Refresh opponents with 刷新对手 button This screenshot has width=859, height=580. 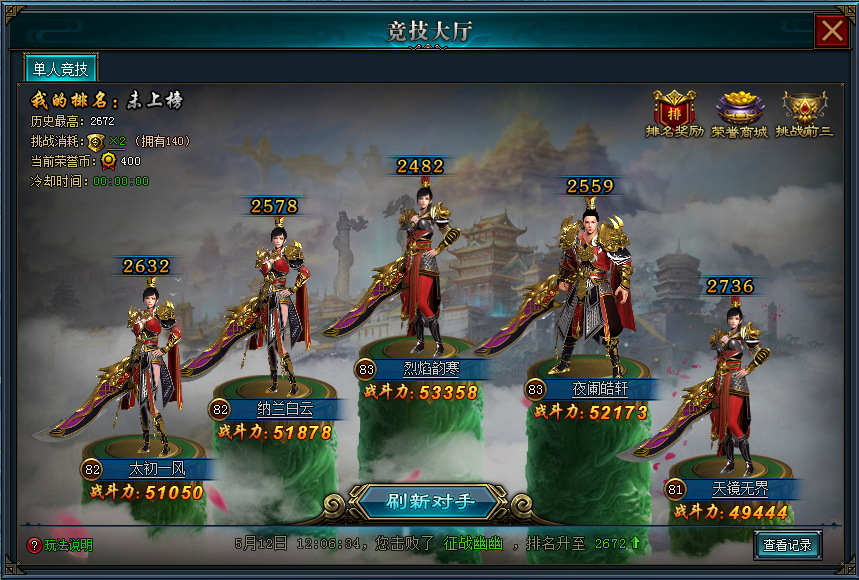tap(430, 501)
